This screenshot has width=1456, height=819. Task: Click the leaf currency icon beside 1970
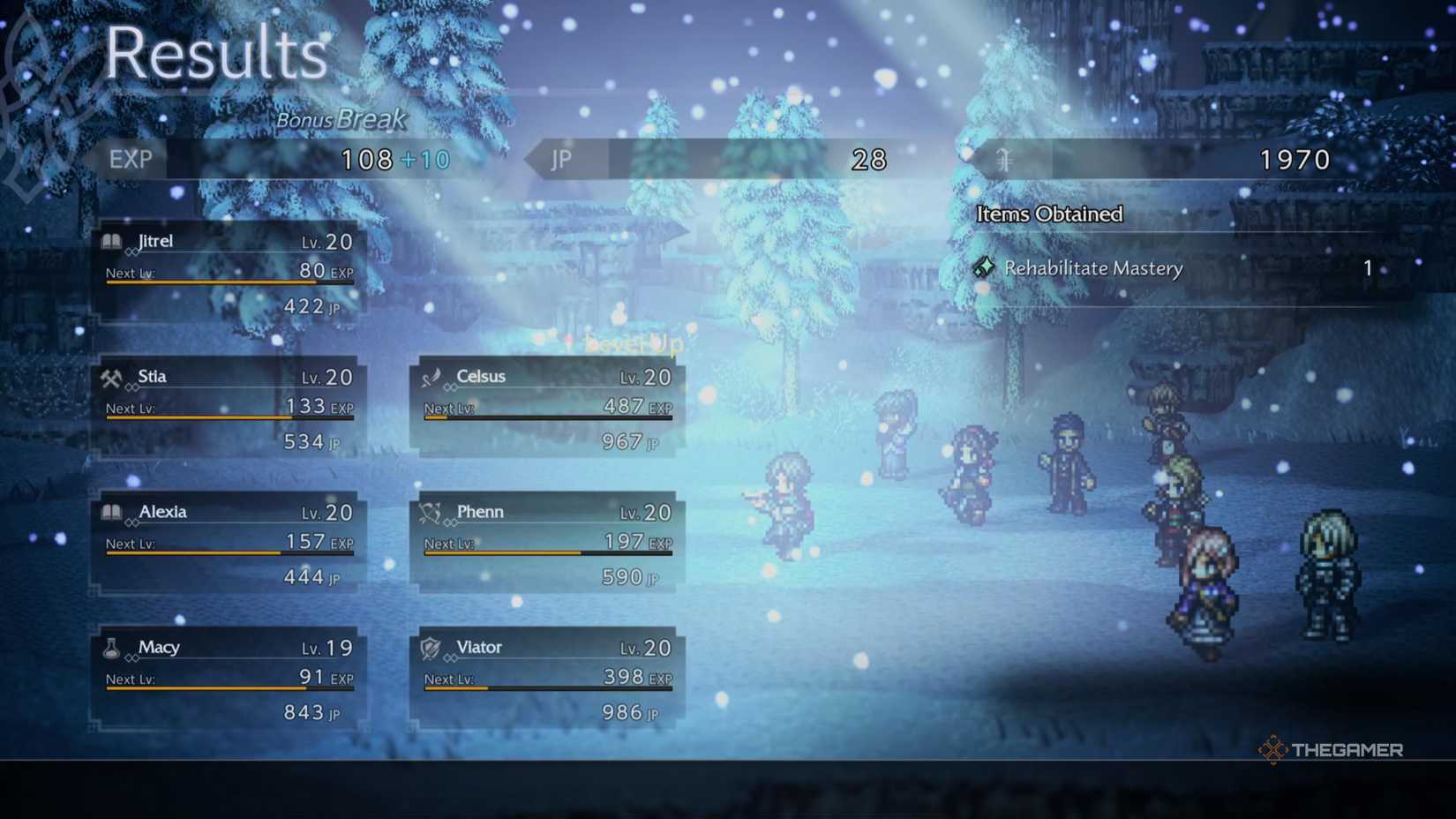1002,160
